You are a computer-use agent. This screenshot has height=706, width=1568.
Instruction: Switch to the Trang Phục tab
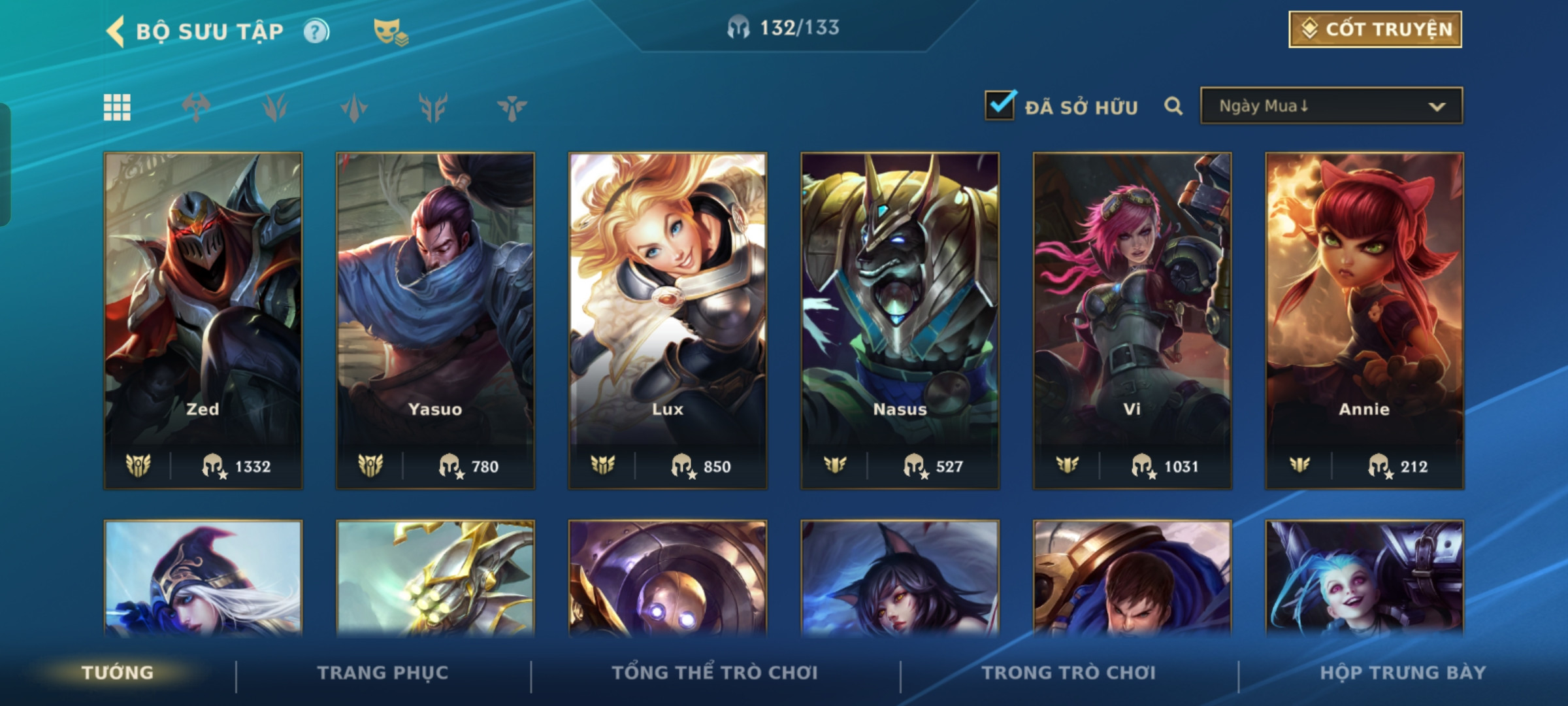tap(383, 673)
